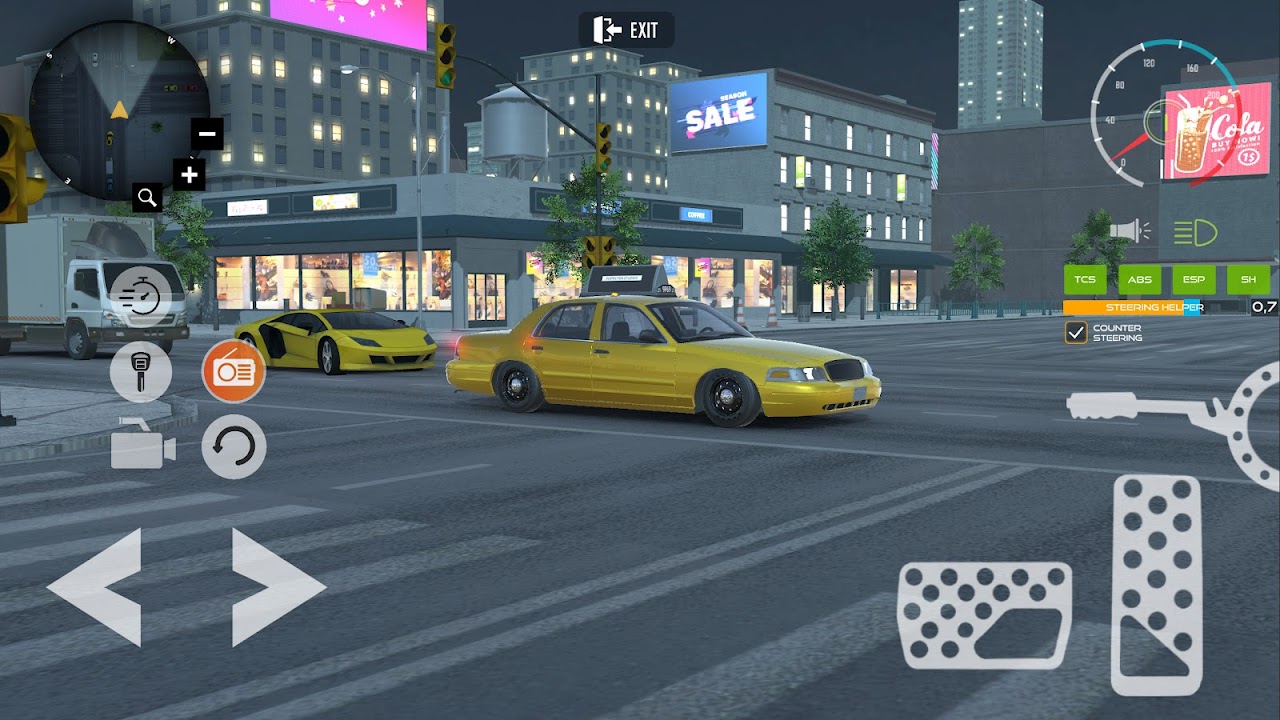Zoom out the minimap with minus button
Image resolution: width=1280 pixels, height=720 pixels.
(207, 133)
